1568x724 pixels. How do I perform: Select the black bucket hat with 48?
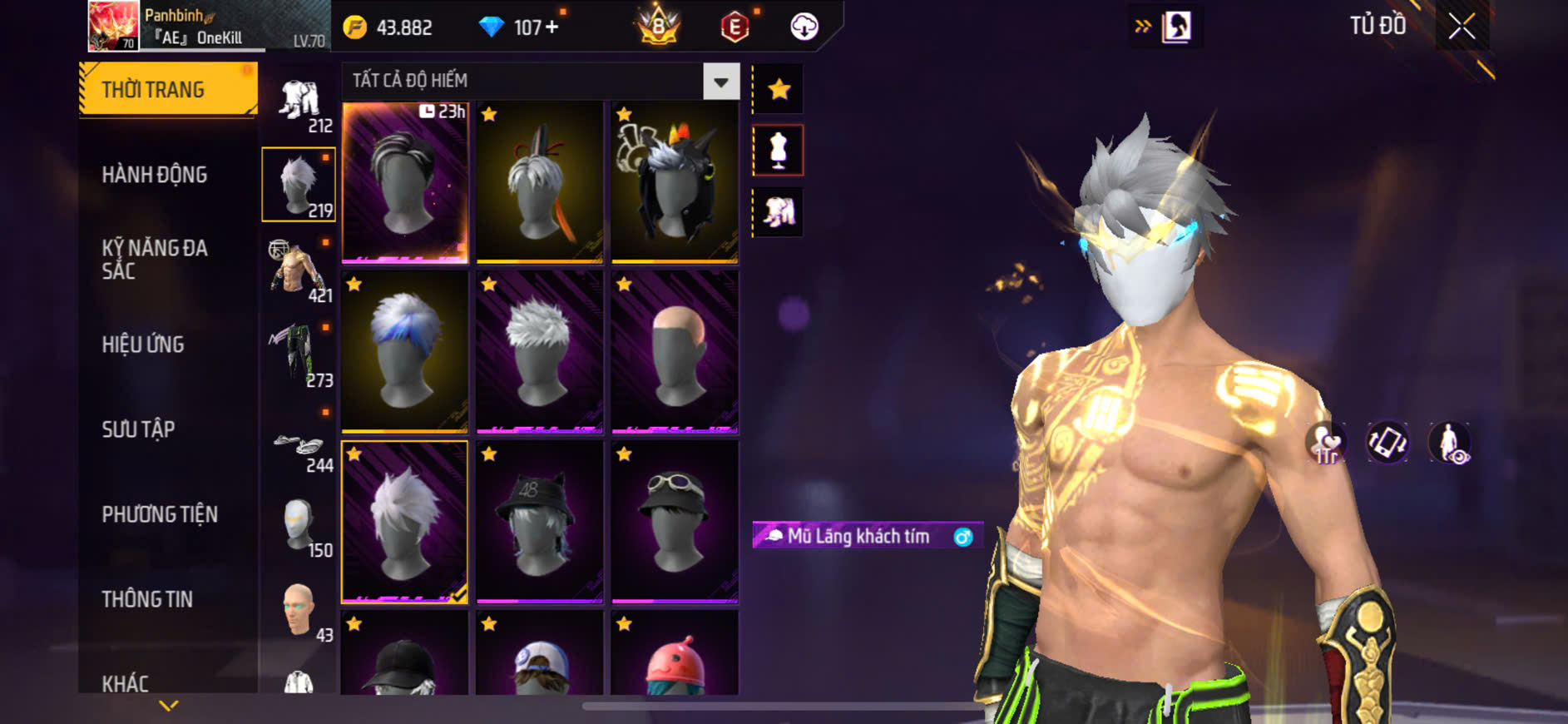coord(540,521)
